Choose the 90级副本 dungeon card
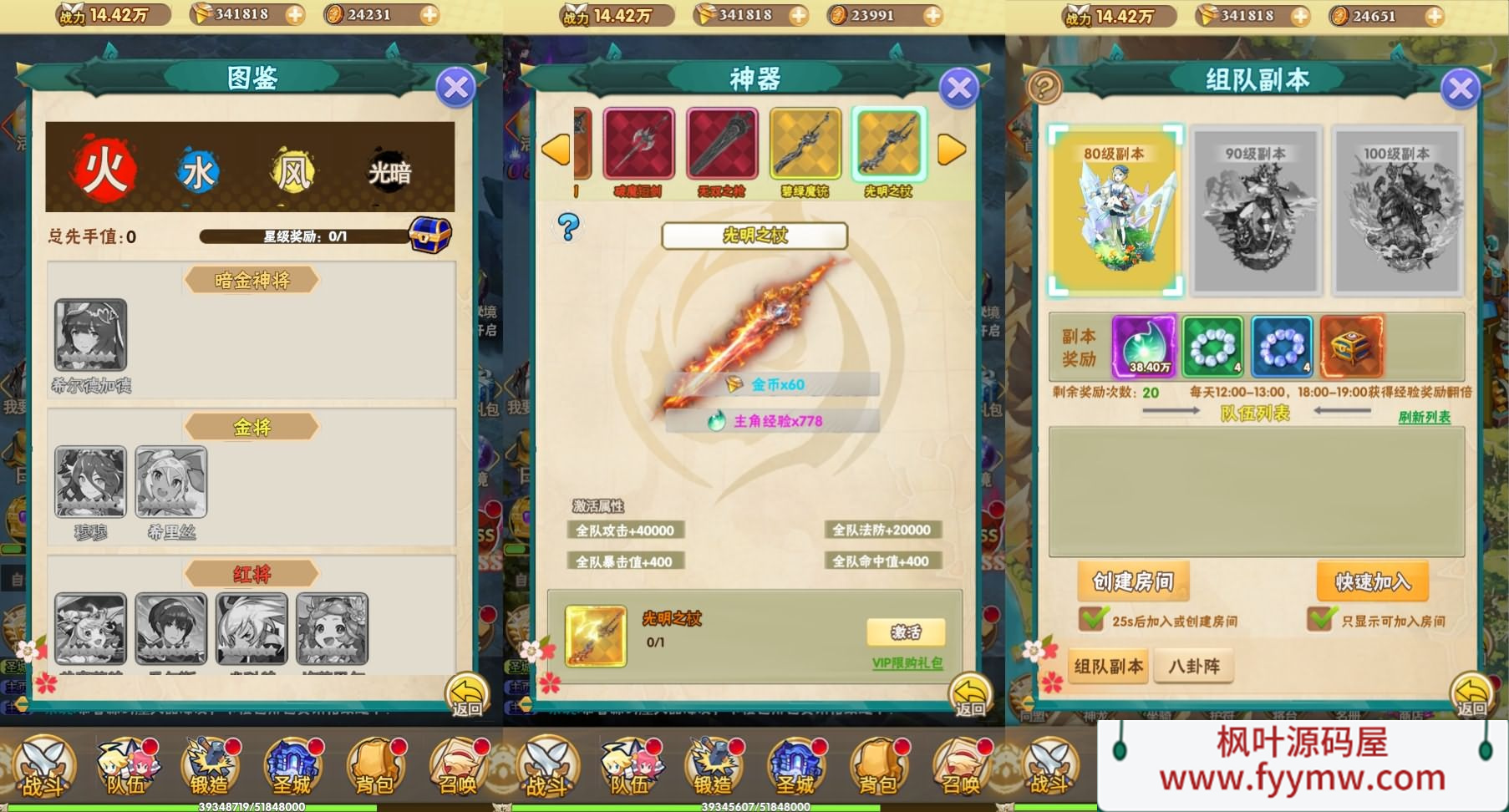1509x812 pixels. coord(1256,211)
